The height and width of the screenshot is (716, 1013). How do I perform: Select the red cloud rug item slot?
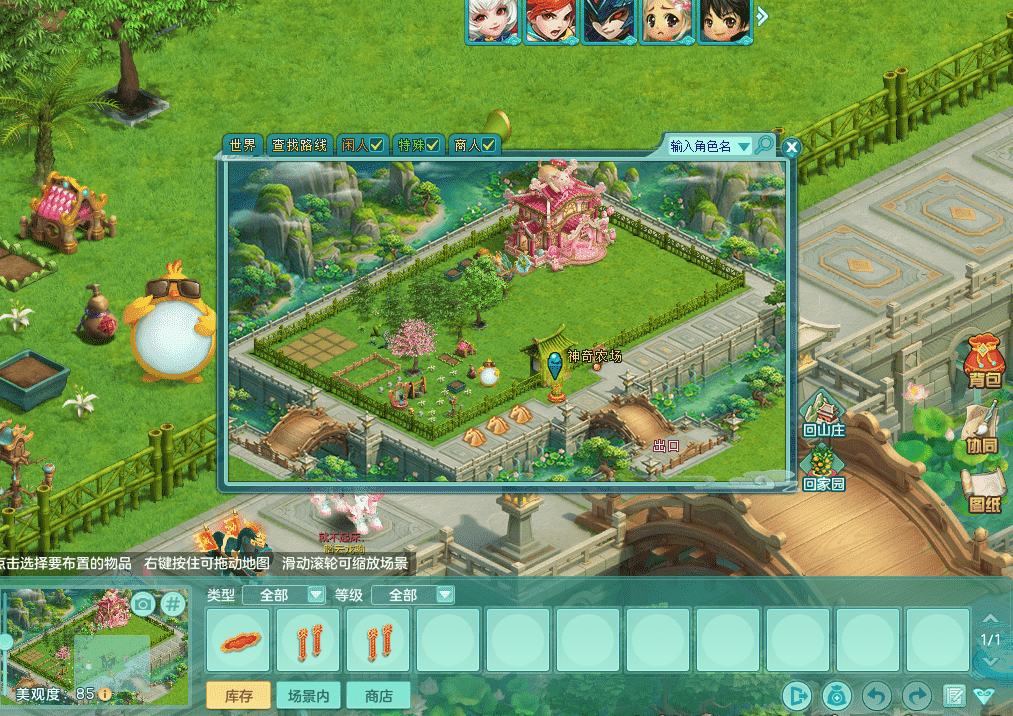240,640
